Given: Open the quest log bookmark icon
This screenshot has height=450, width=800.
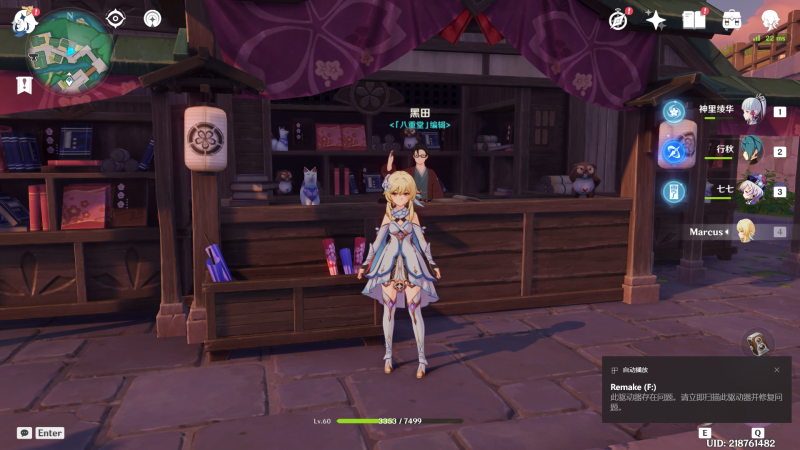Looking at the screenshot, I should tap(24, 83).
